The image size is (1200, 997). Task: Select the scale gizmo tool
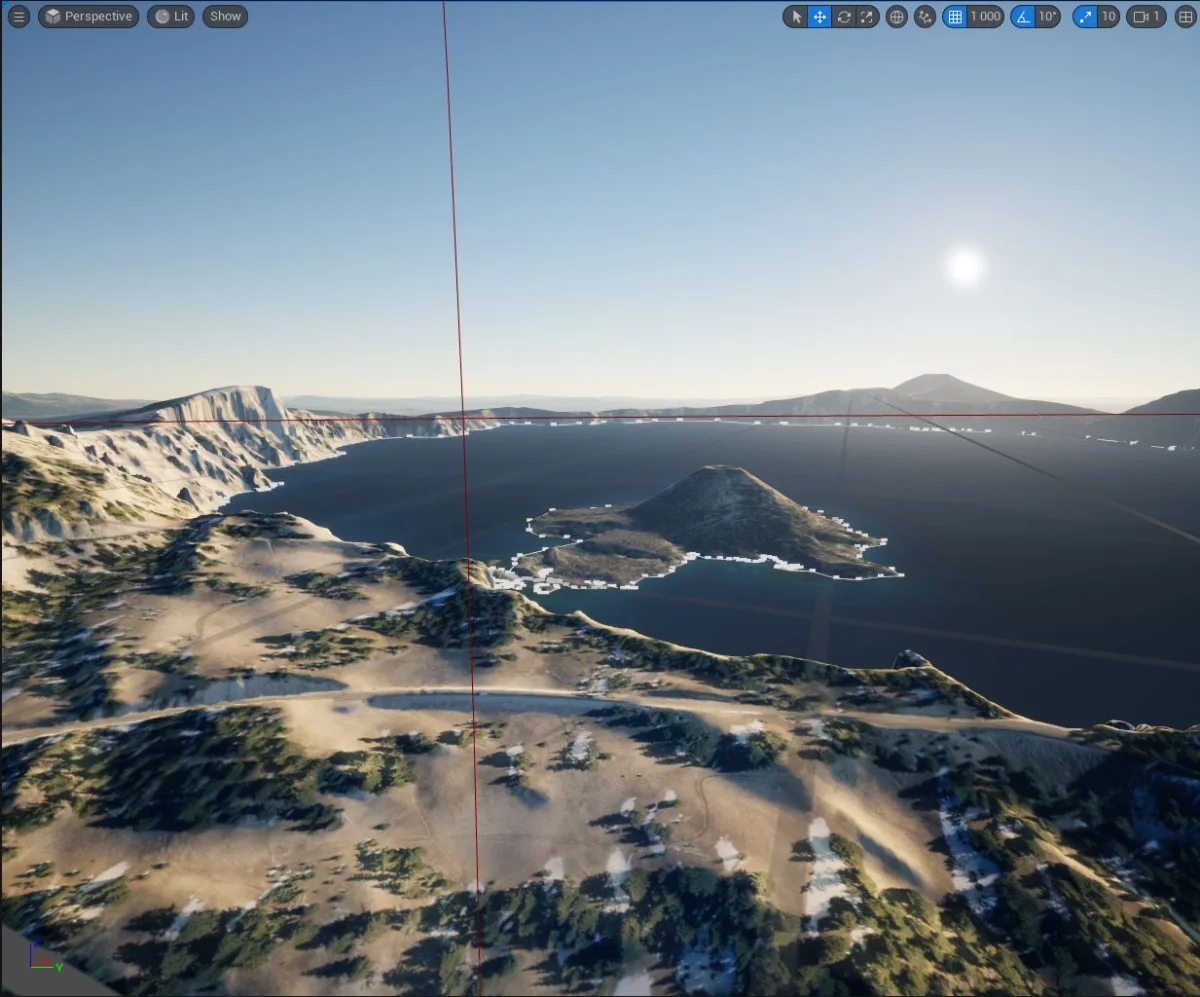(867, 16)
